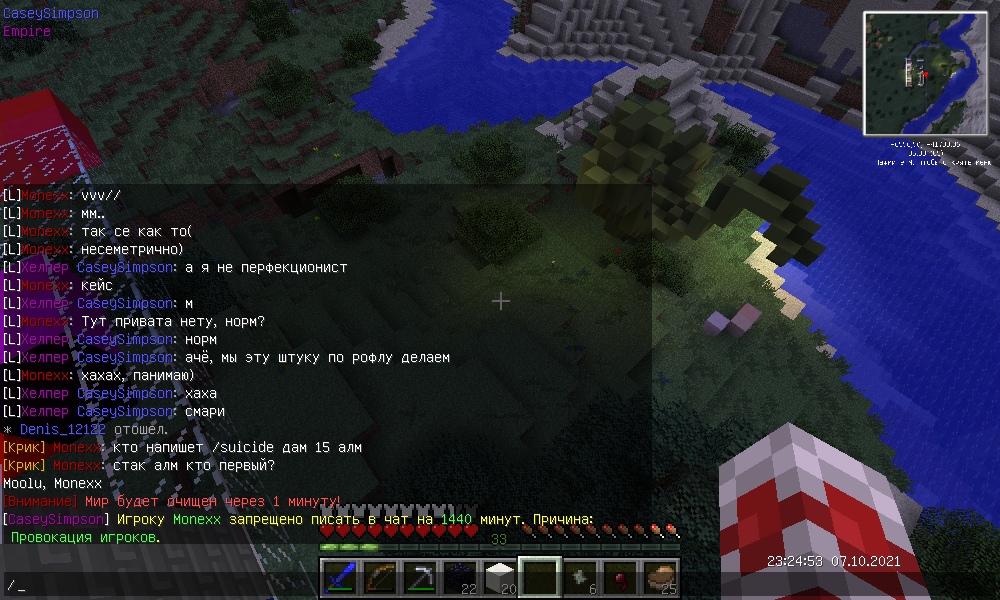Click the minimap
This screenshot has width=1000, height=600.
[925, 73]
